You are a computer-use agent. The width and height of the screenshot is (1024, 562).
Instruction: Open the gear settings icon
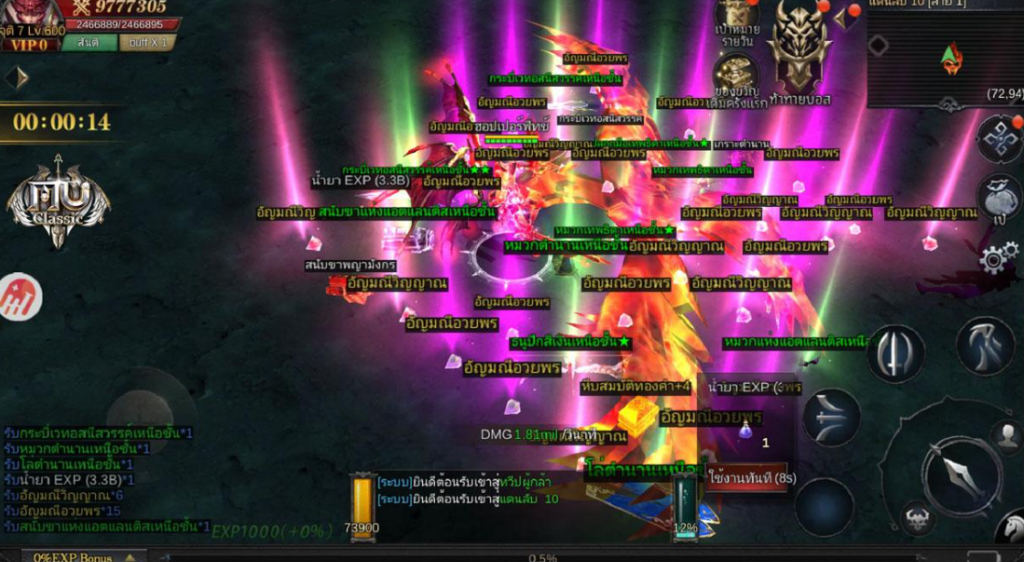click(x=994, y=259)
